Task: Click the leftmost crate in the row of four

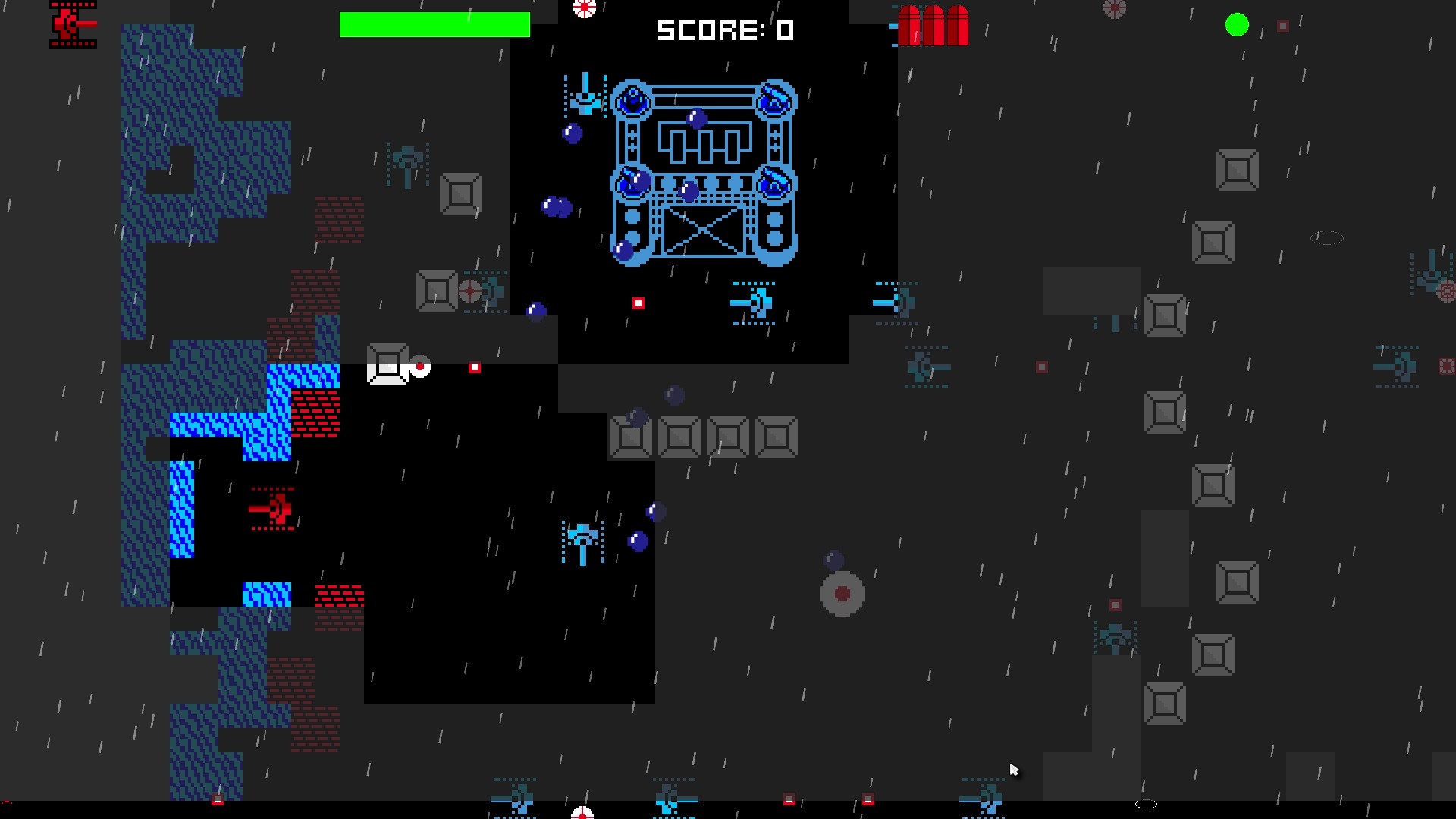Action: click(630, 436)
